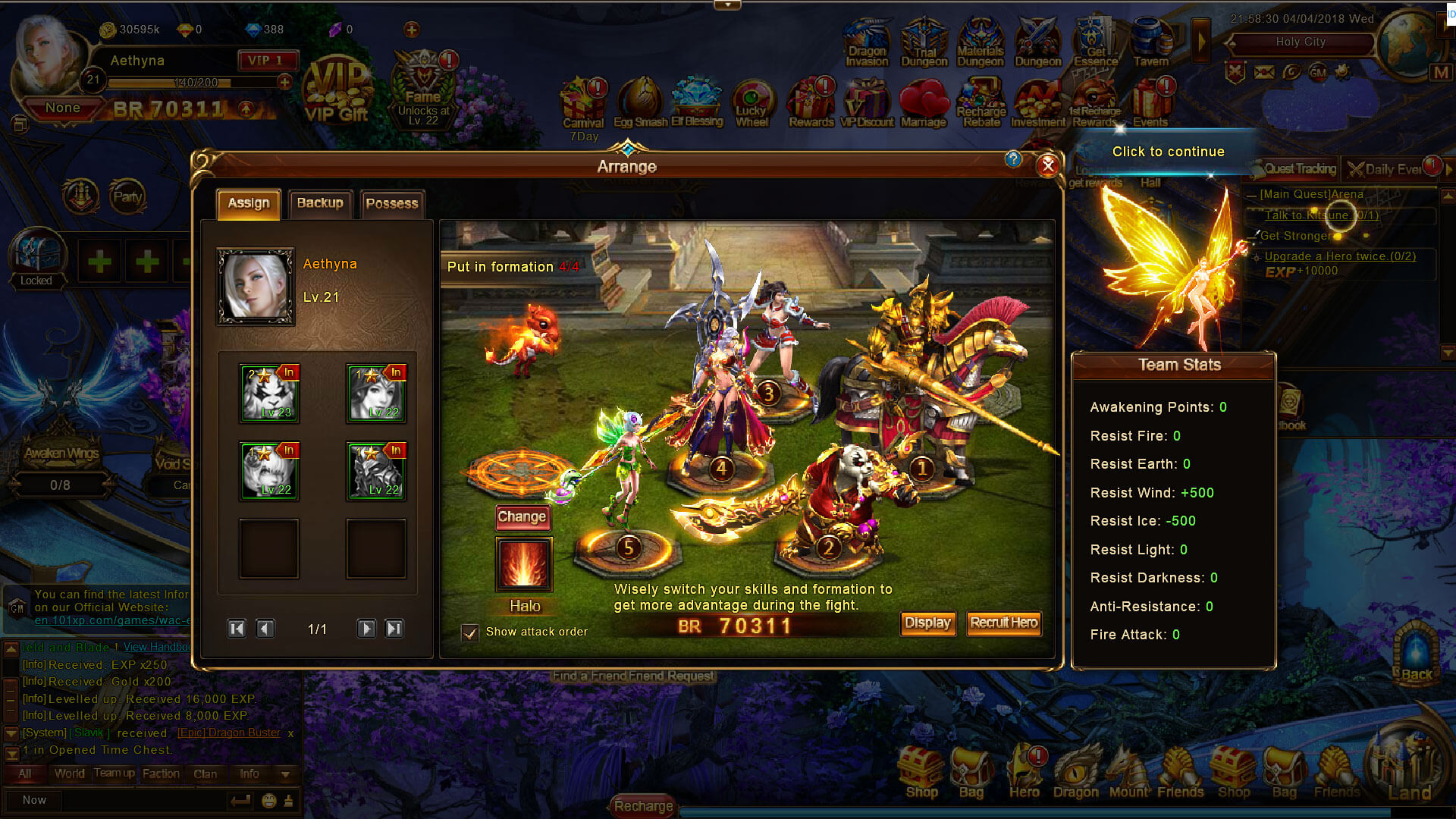Open the Lucky Wheel event
The width and height of the screenshot is (1456, 819).
[752, 105]
